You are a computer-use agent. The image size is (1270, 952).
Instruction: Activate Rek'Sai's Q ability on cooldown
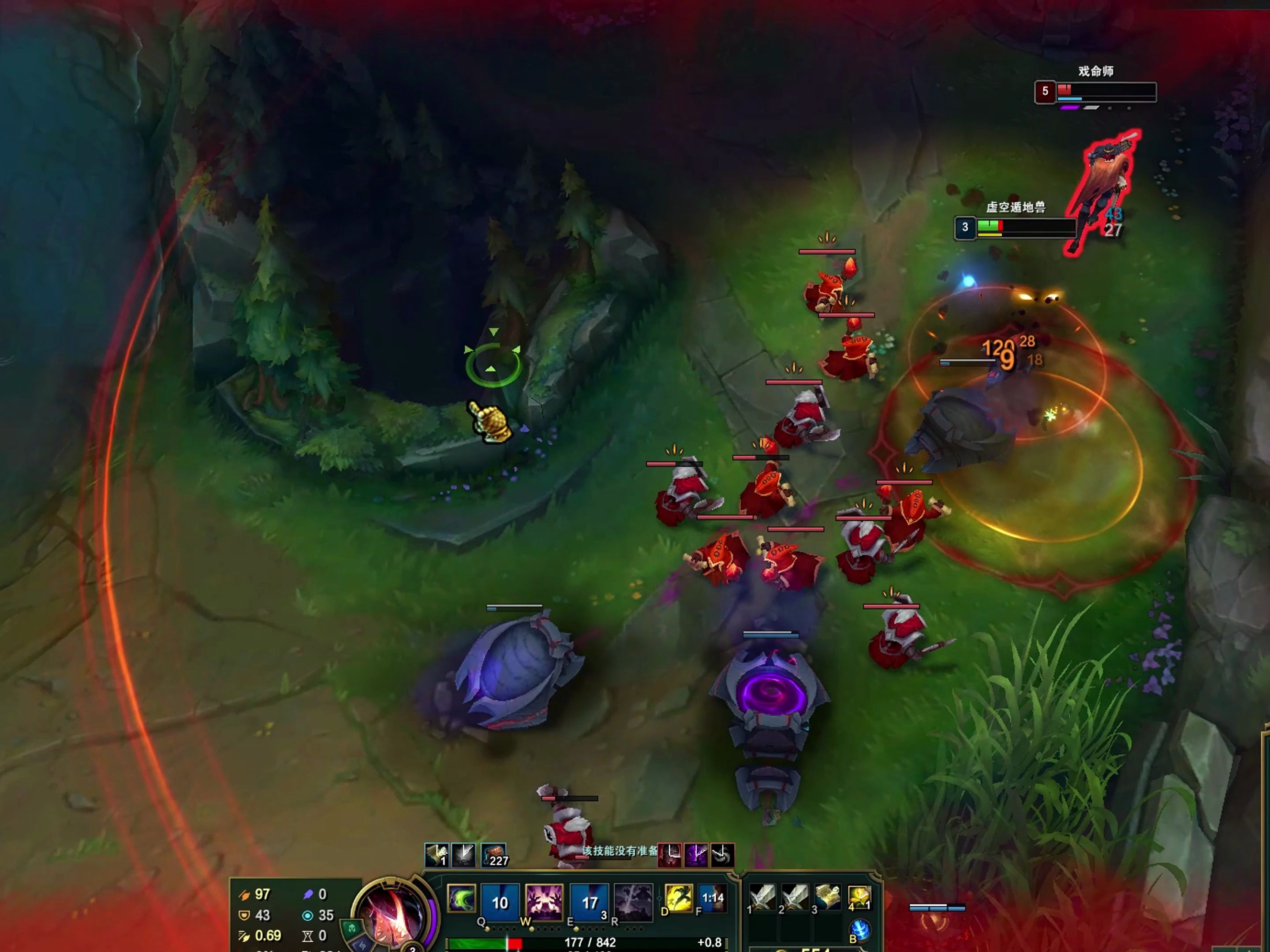500,902
